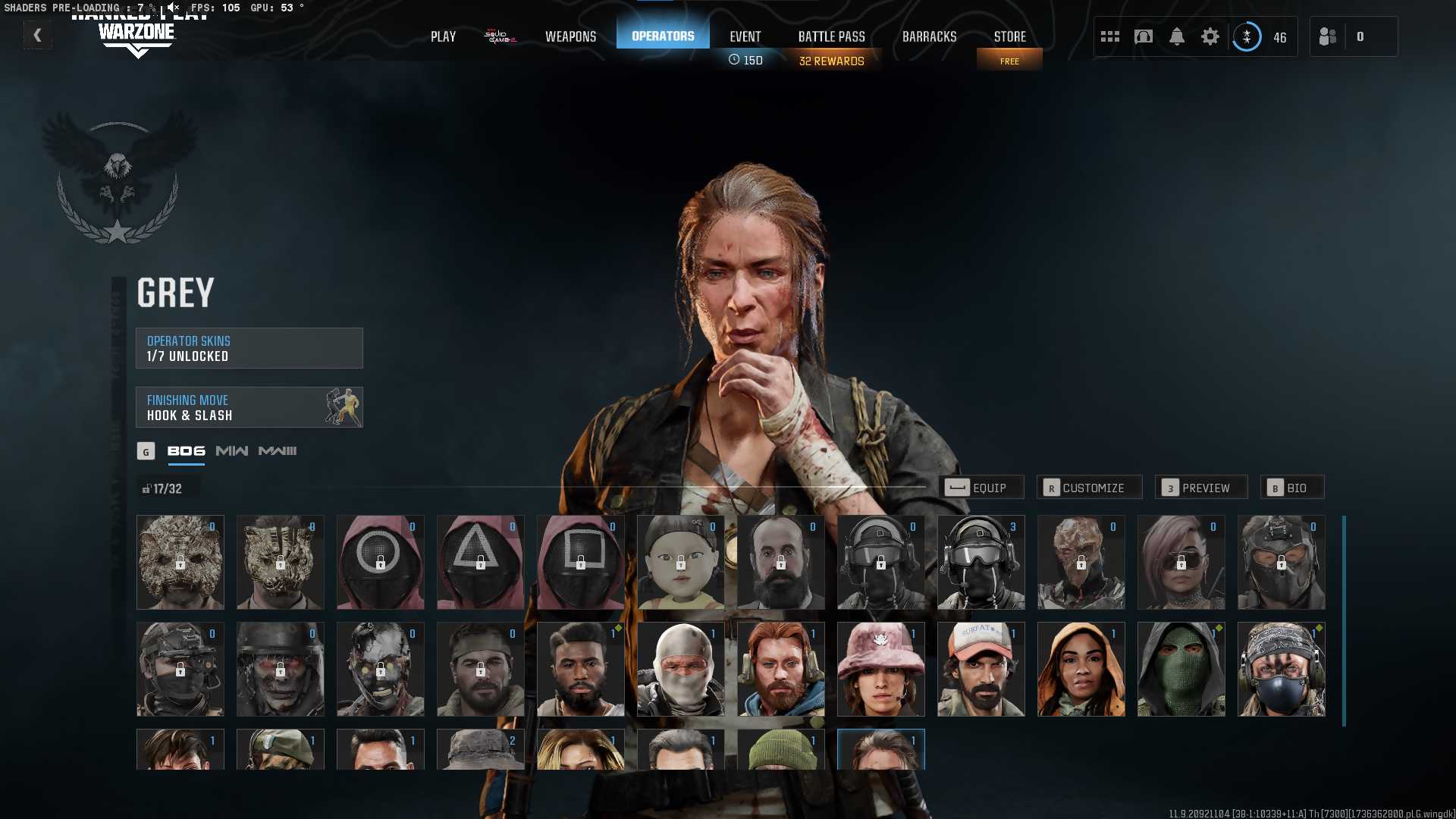The width and height of the screenshot is (1456, 819).
Task: Go to the Battle Pass tab
Action: click(x=831, y=36)
